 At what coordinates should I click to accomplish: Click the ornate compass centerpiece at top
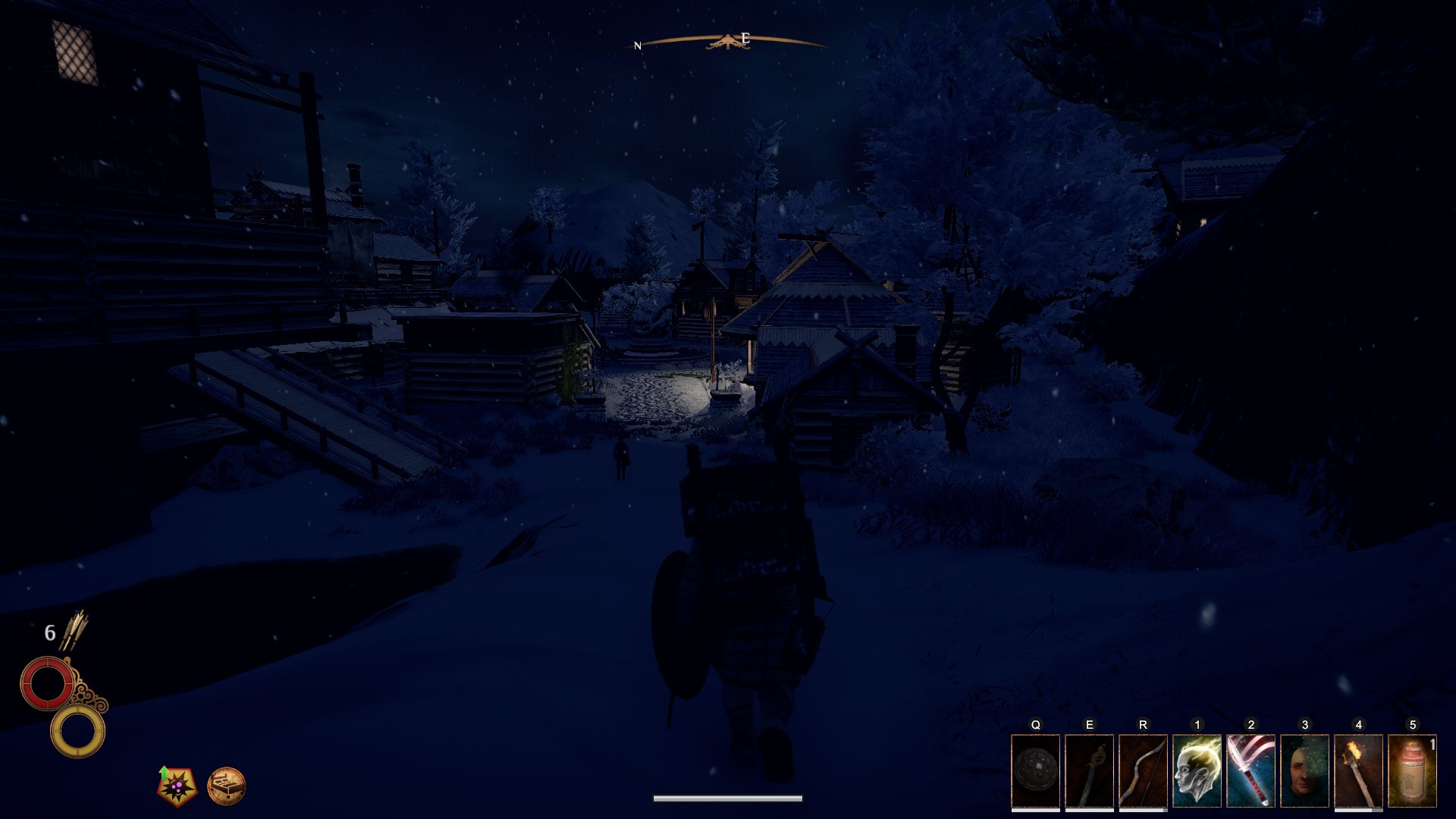point(728,39)
